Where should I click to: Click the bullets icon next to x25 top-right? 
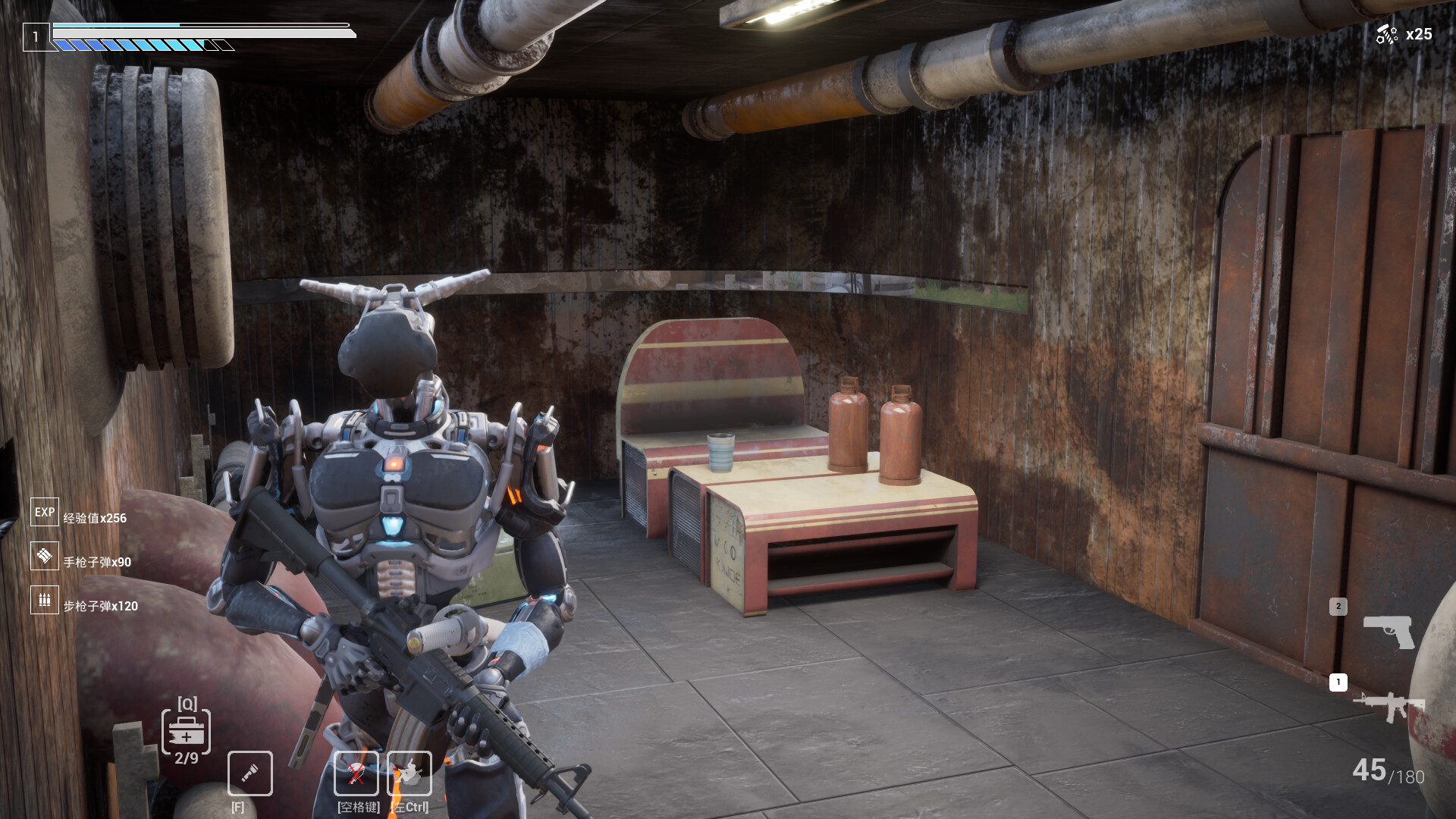pyautogui.click(x=1388, y=33)
